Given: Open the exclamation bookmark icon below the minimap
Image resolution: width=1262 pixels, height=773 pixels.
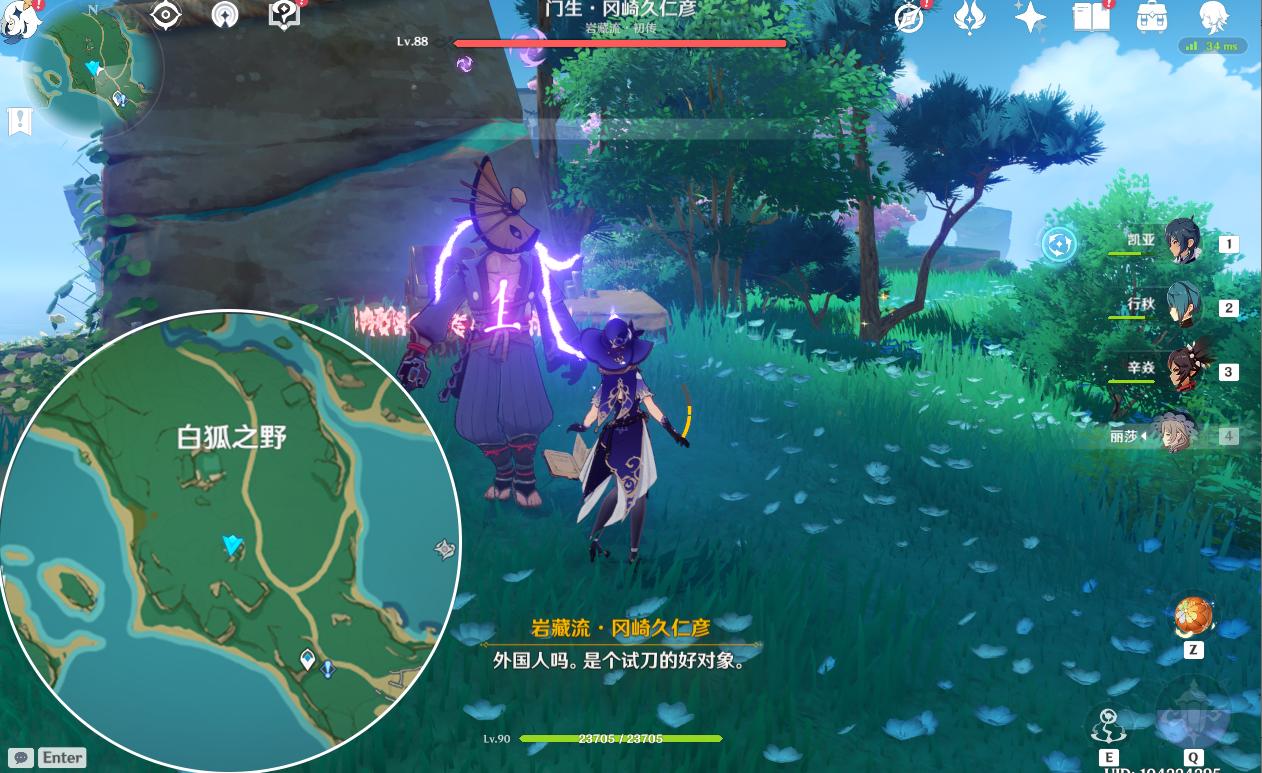Looking at the screenshot, I should 20,122.
